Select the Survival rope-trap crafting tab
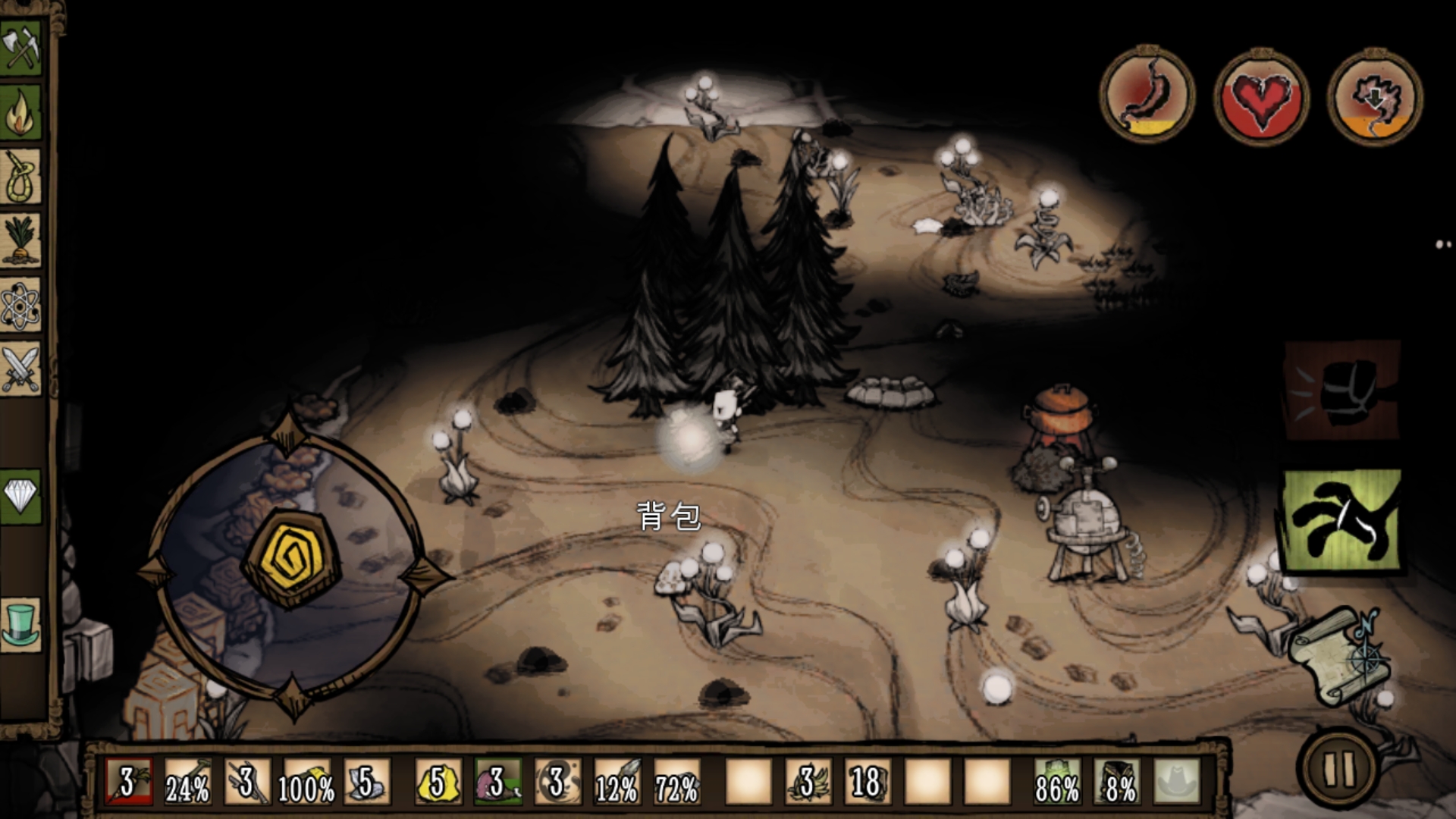This screenshot has height=819, width=1456. click(21, 177)
